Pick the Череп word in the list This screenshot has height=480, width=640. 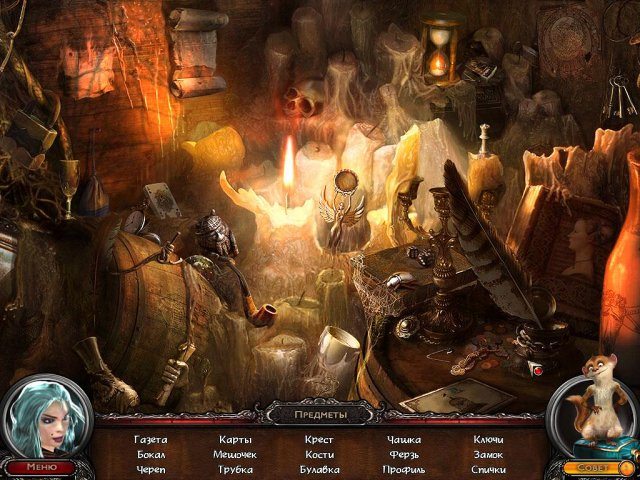click(150, 469)
